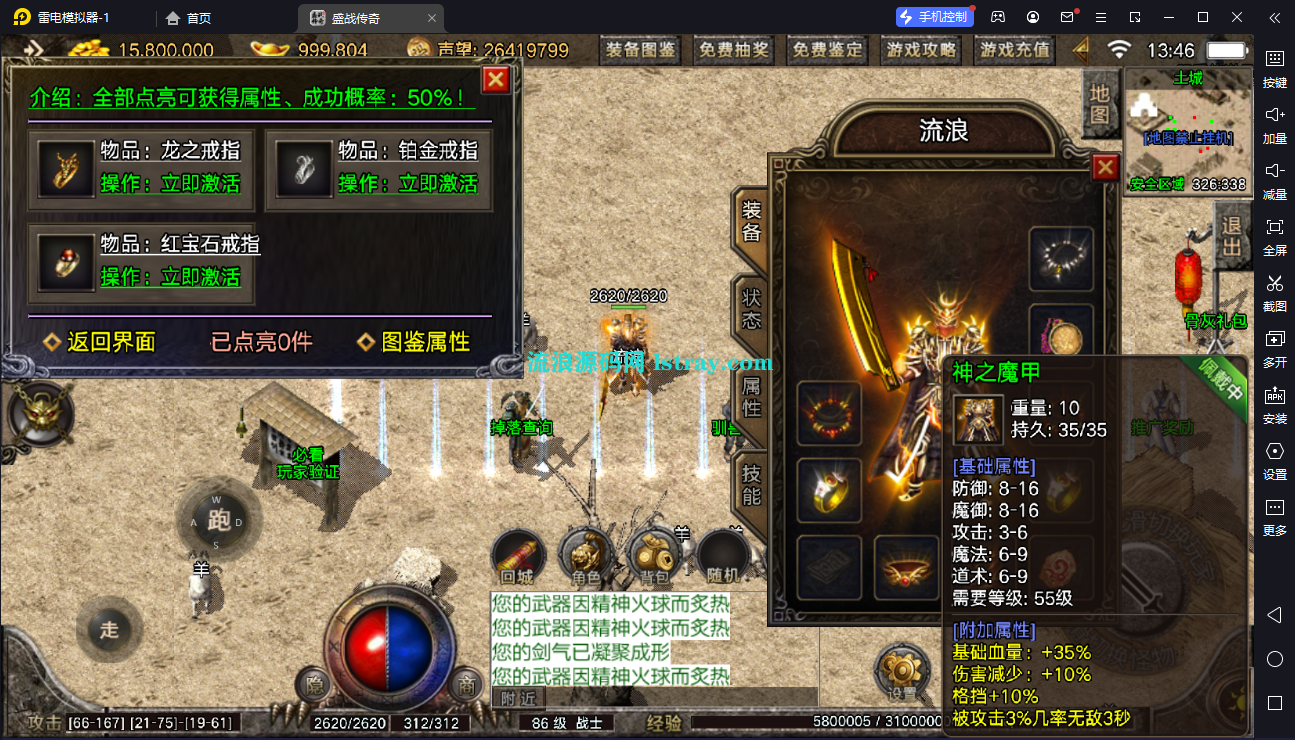Switch to the 属性 tab
1295x740 pixels.
point(752,396)
